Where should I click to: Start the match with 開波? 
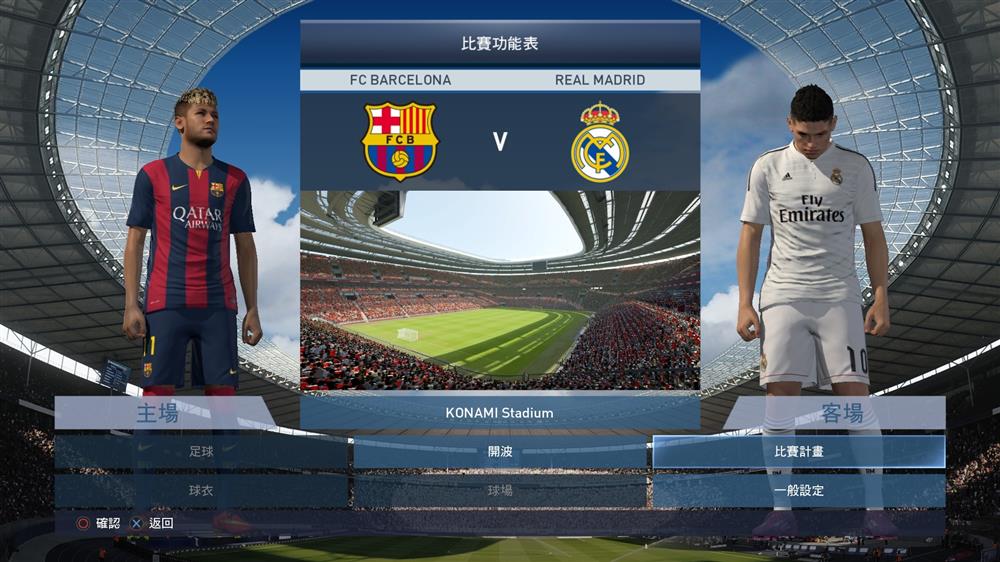pos(500,451)
